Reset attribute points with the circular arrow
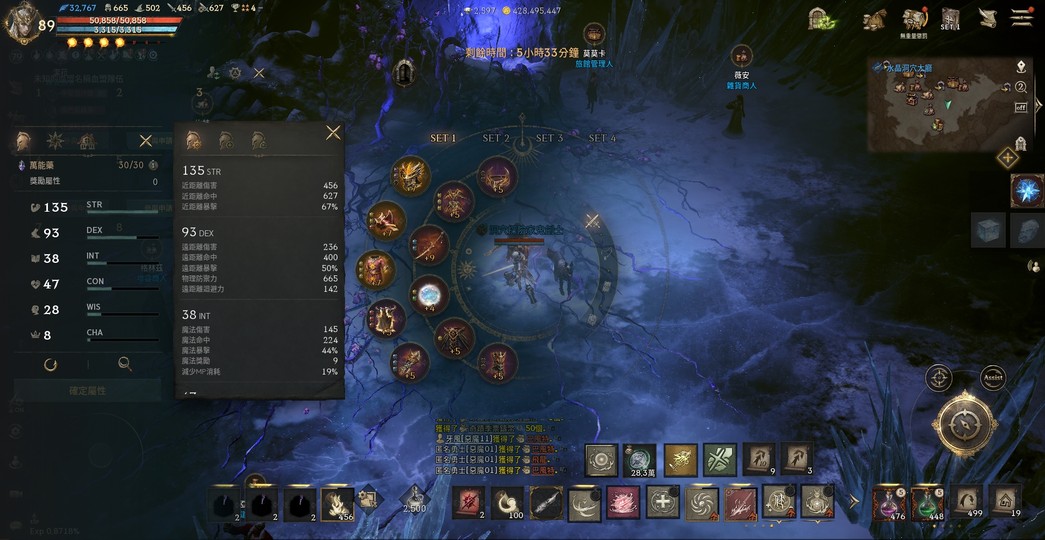This screenshot has width=1045, height=540. [x=50, y=365]
